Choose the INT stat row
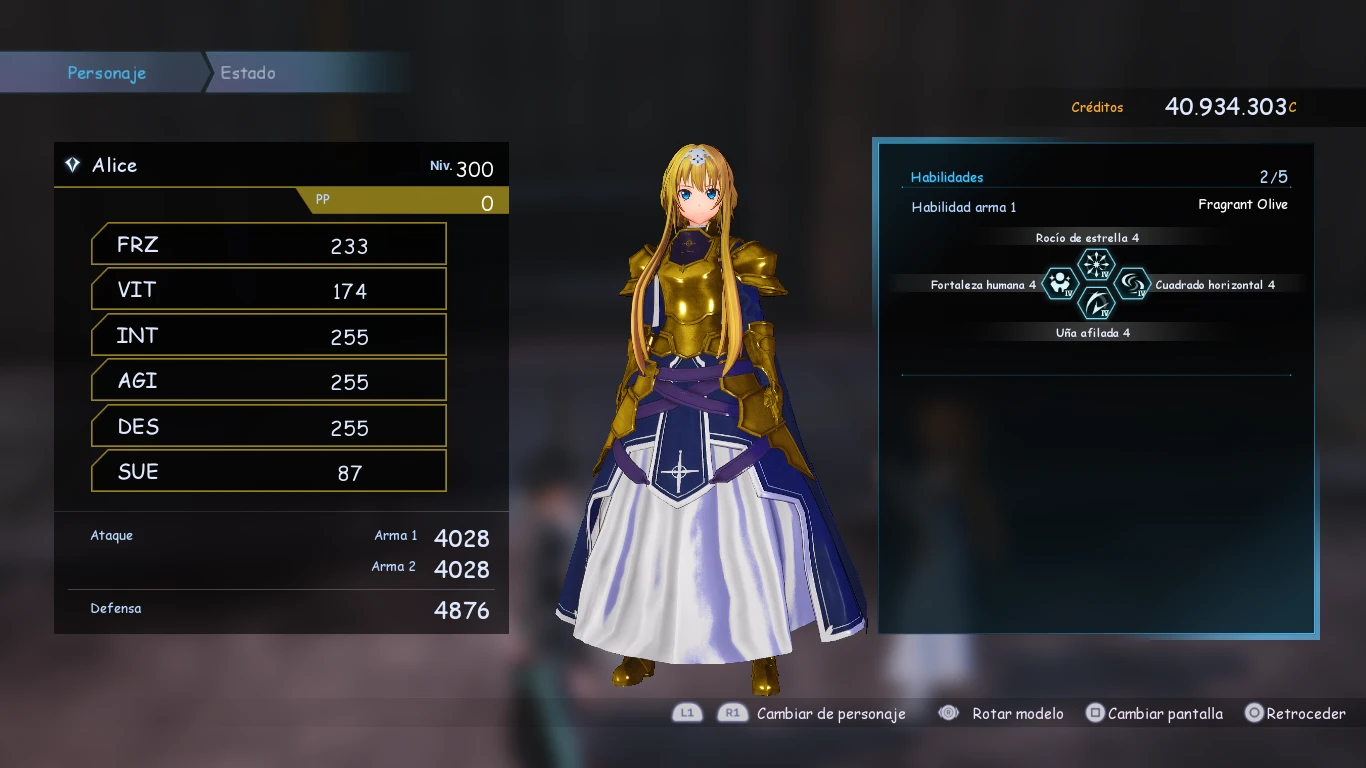 click(268, 336)
